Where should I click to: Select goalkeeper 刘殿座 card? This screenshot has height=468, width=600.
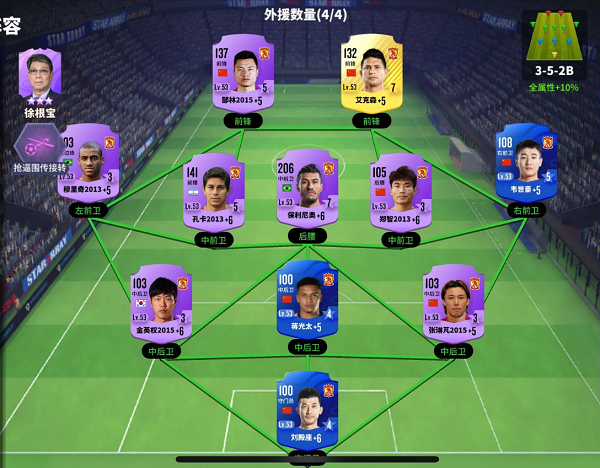[x=306, y=410]
